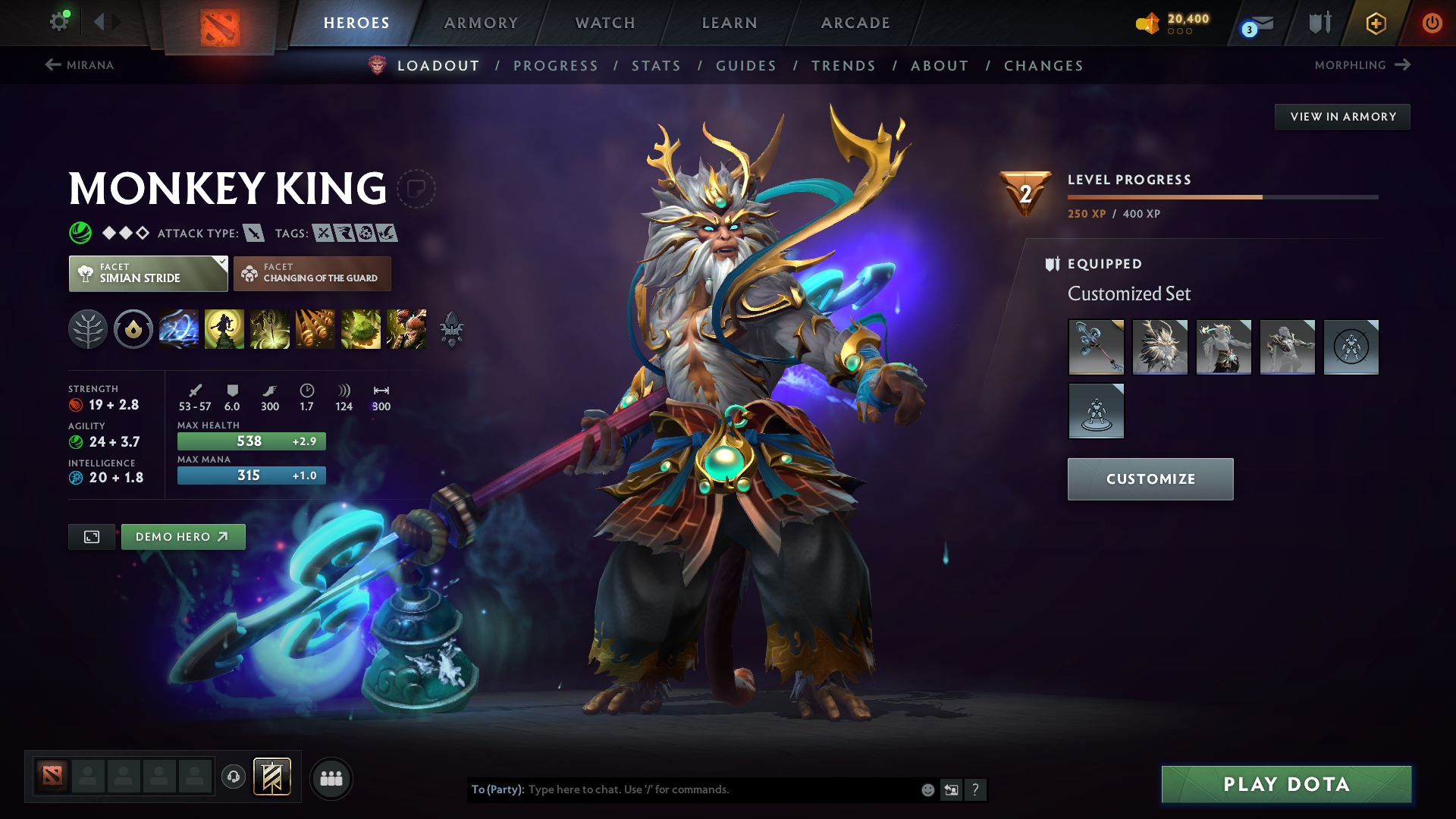The height and width of the screenshot is (819, 1456).
Task: Open the Learn section
Action: 730,23
